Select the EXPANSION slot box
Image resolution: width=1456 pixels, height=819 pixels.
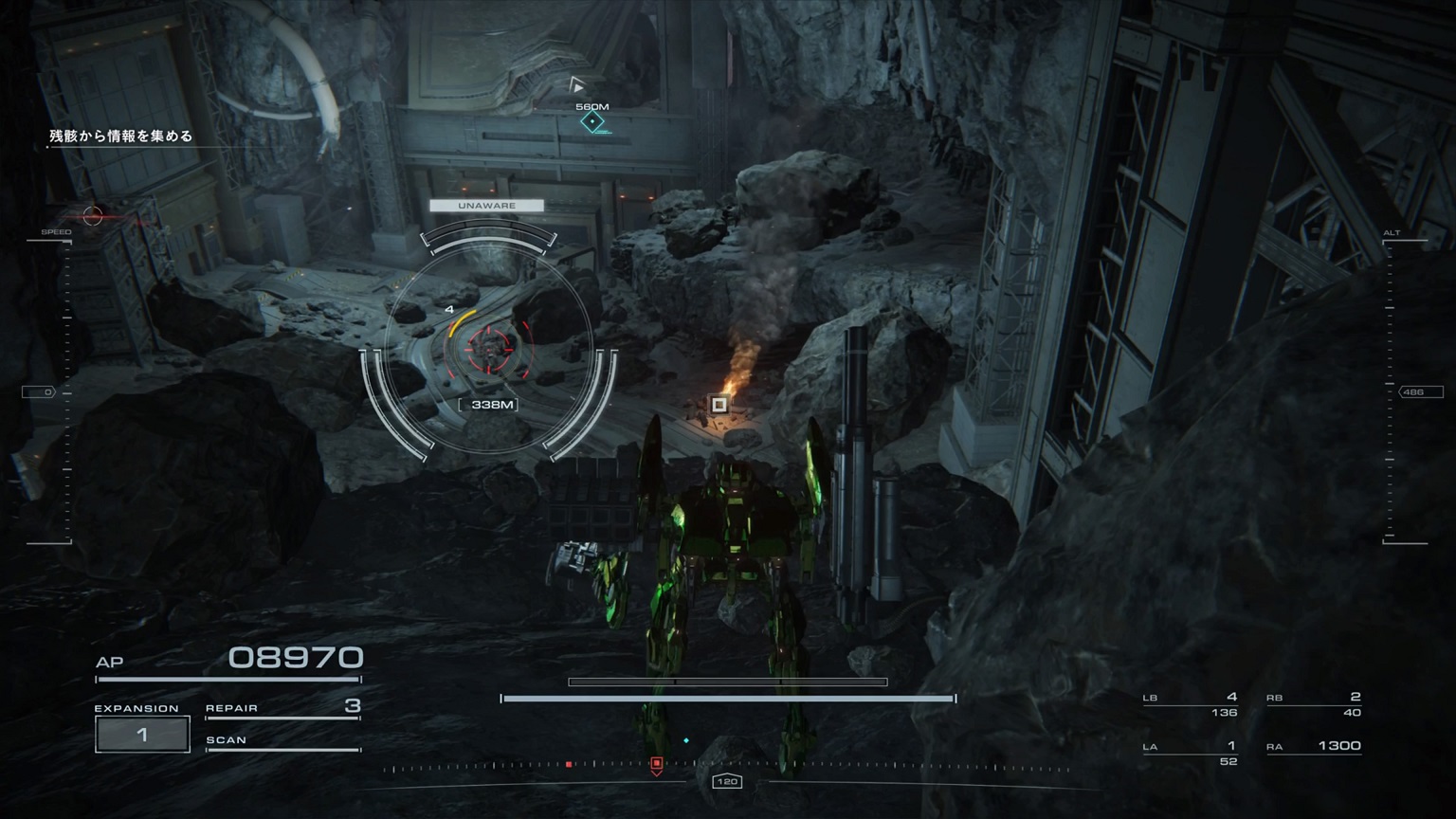click(142, 735)
